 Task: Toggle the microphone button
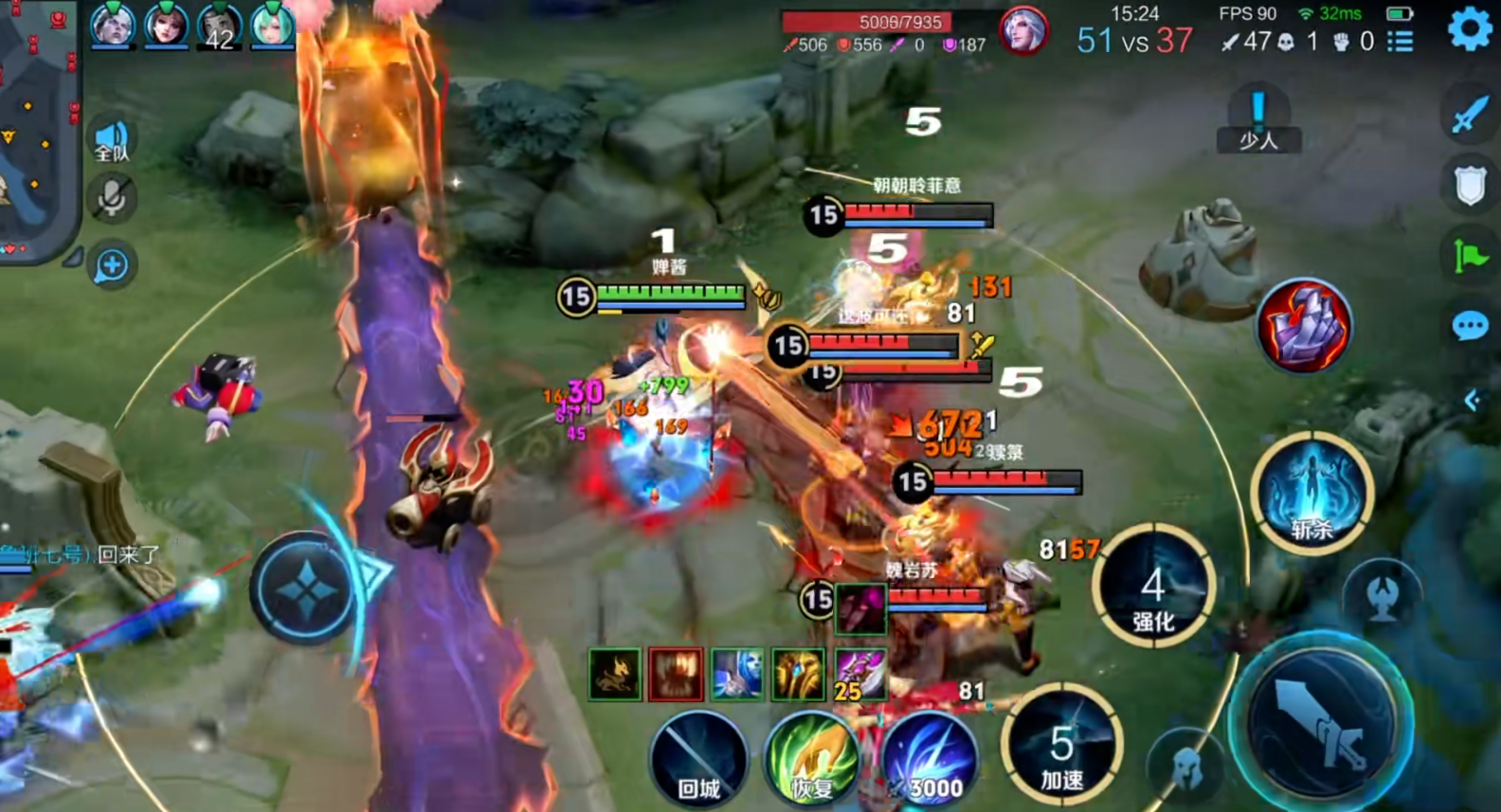coord(112,198)
